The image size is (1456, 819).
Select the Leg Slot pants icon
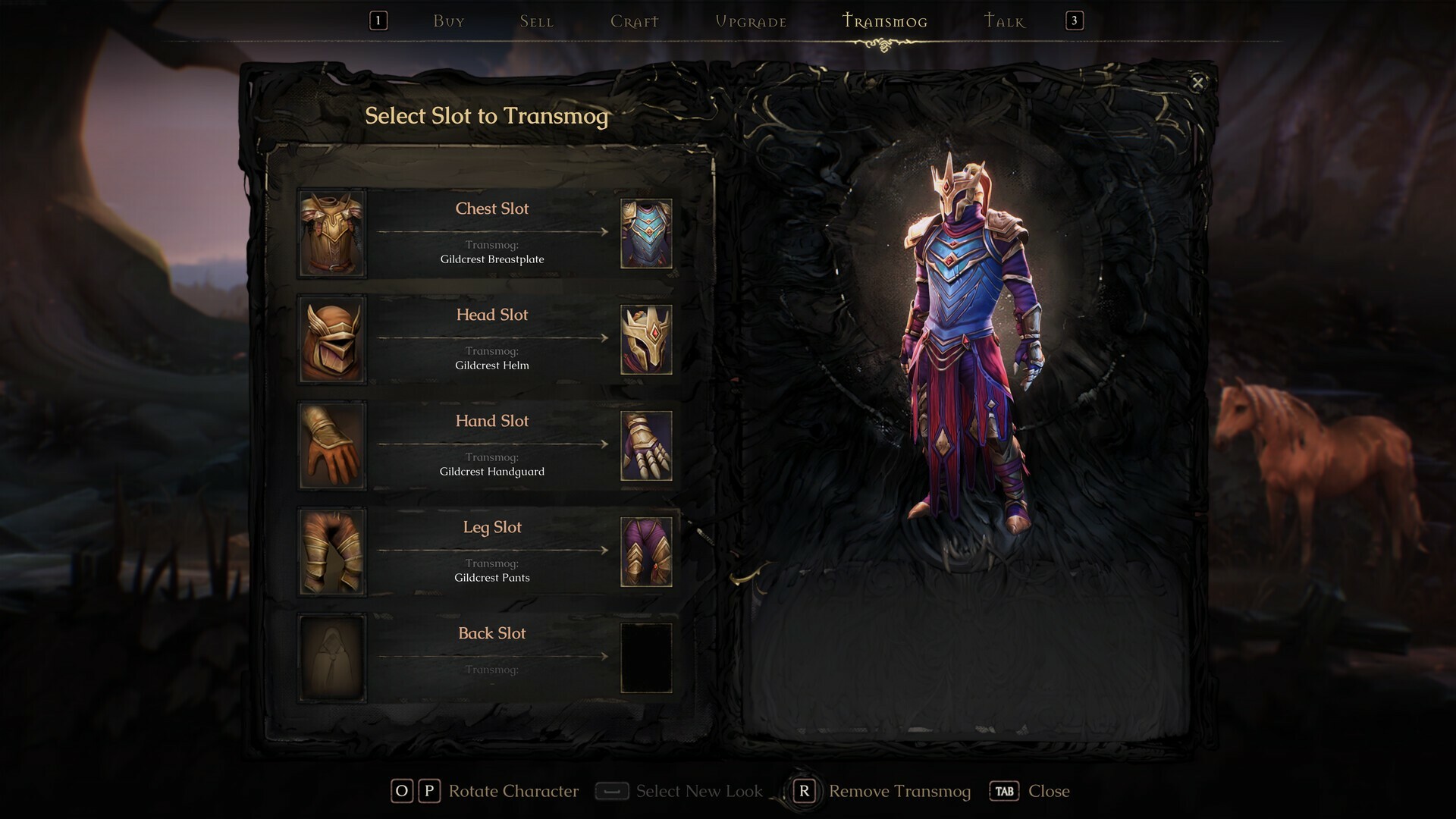click(x=332, y=551)
